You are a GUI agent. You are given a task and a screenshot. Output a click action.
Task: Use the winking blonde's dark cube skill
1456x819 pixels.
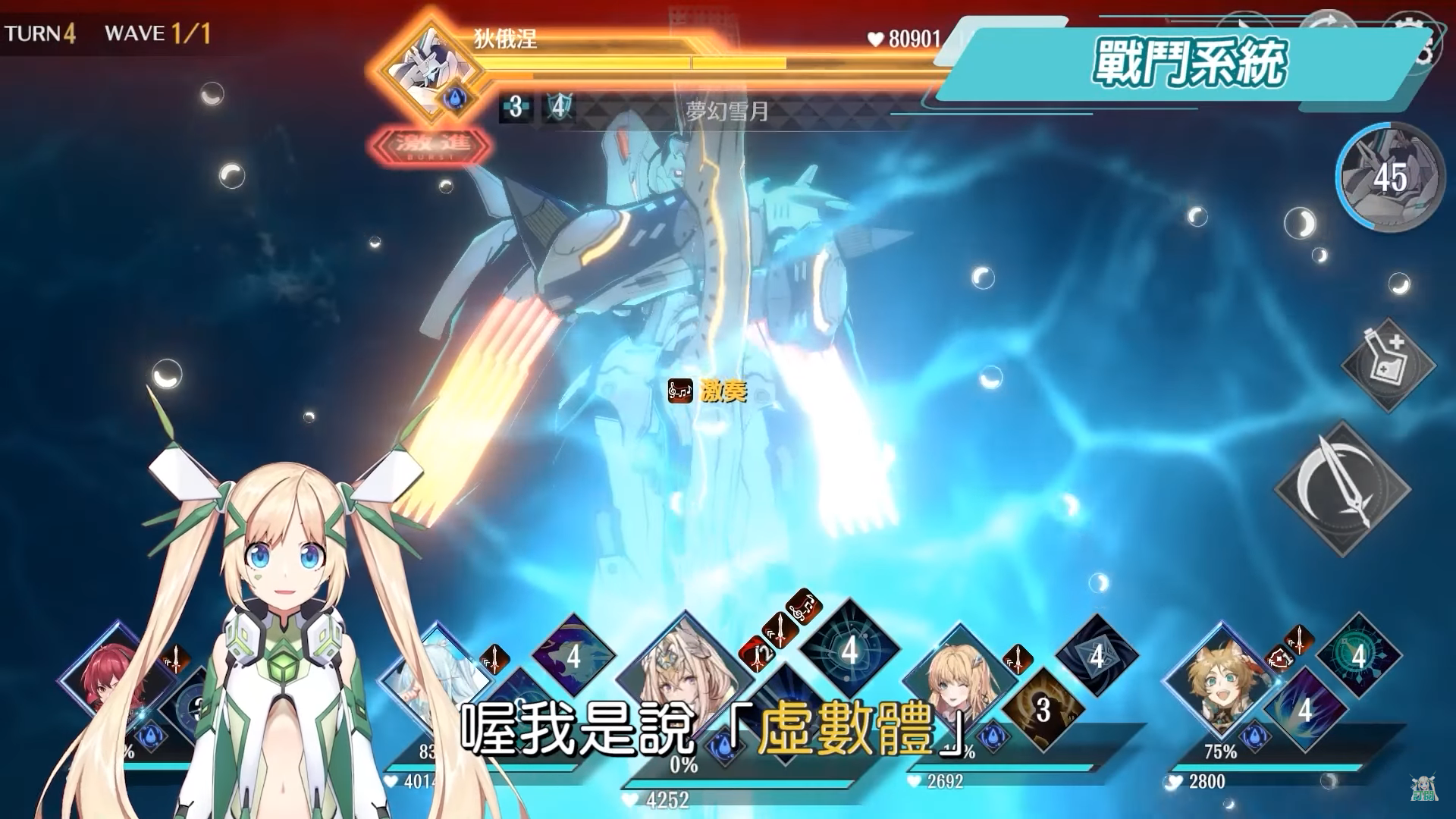click(x=1097, y=655)
